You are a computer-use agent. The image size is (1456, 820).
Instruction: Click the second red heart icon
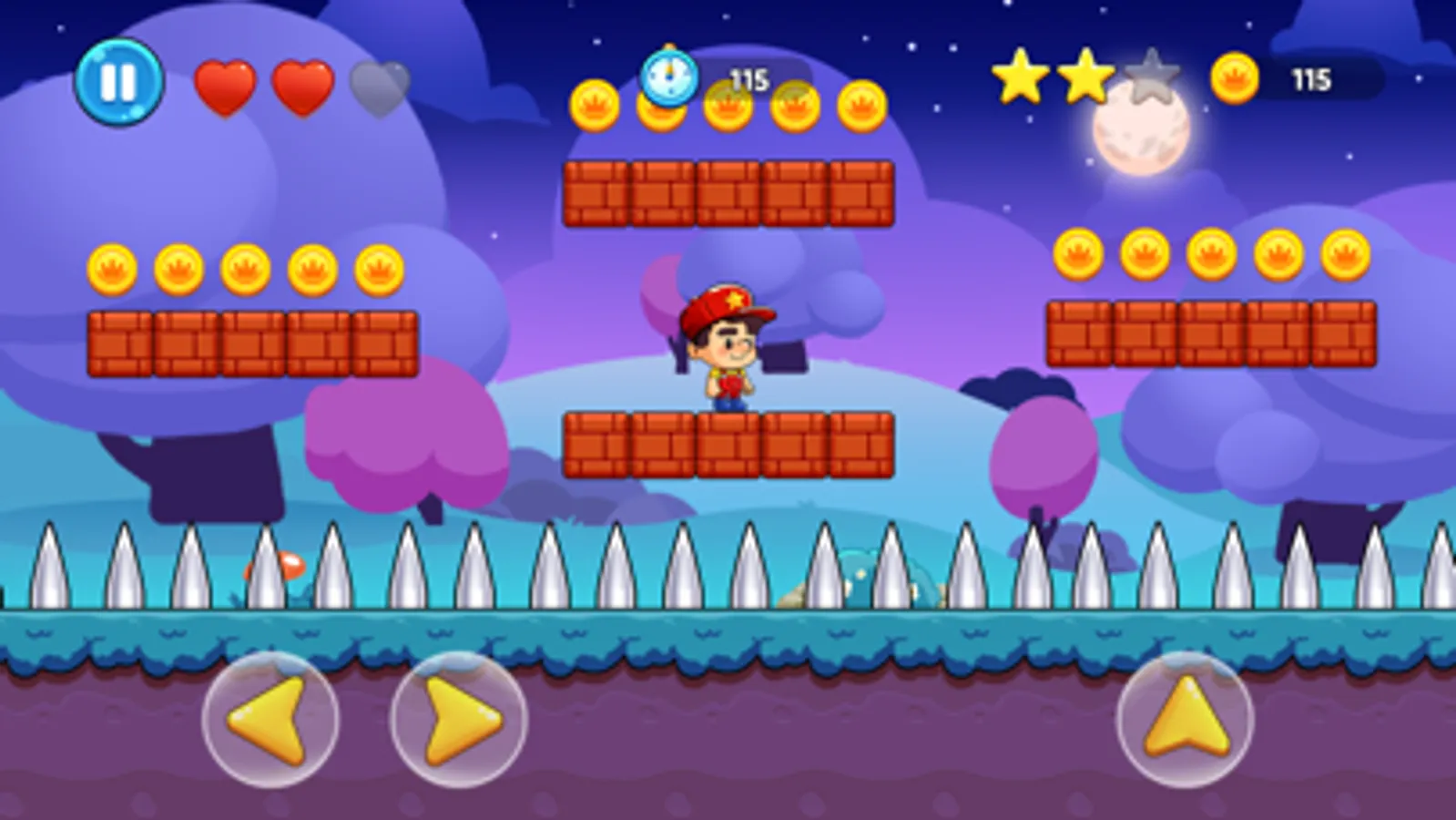[x=305, y=87]
